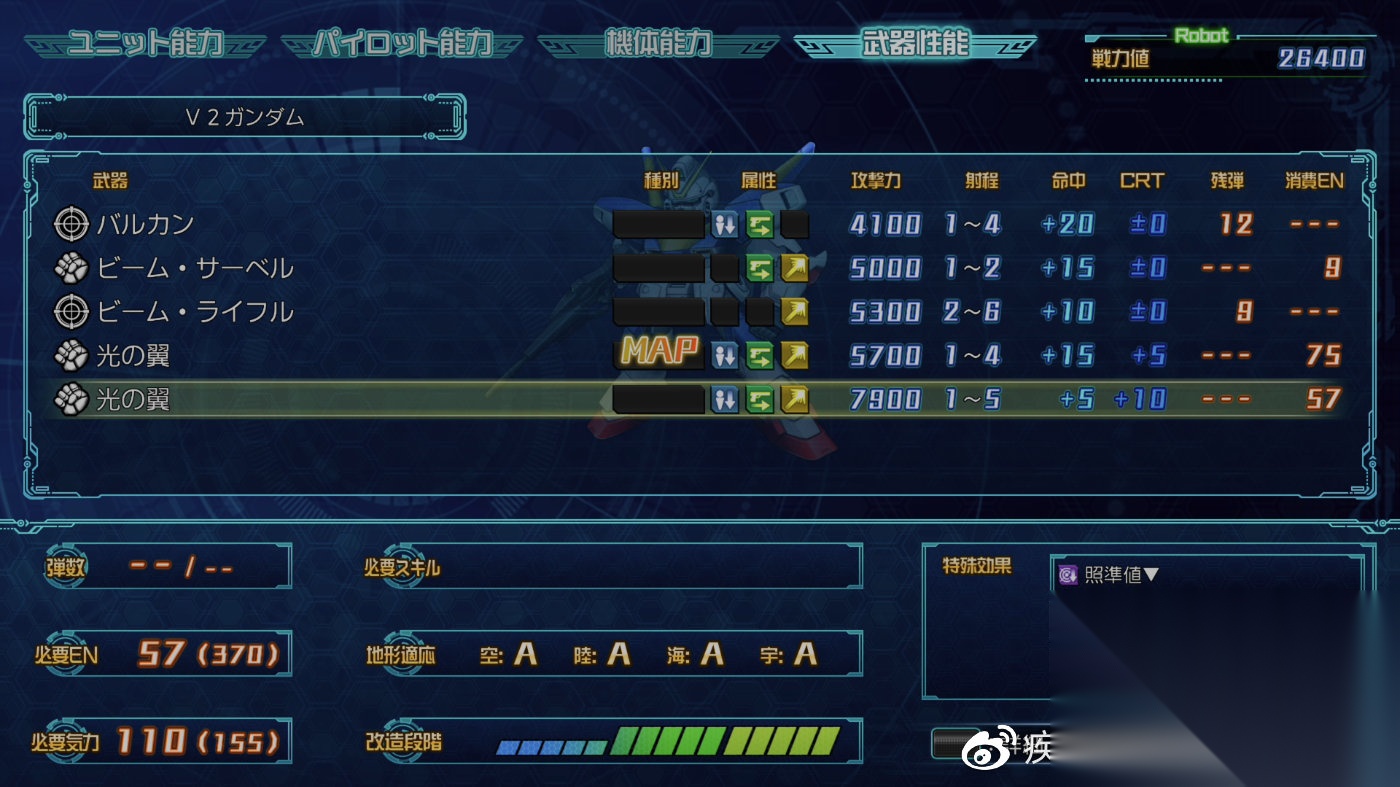Select the 武器性能 tab

coord(913,45)
